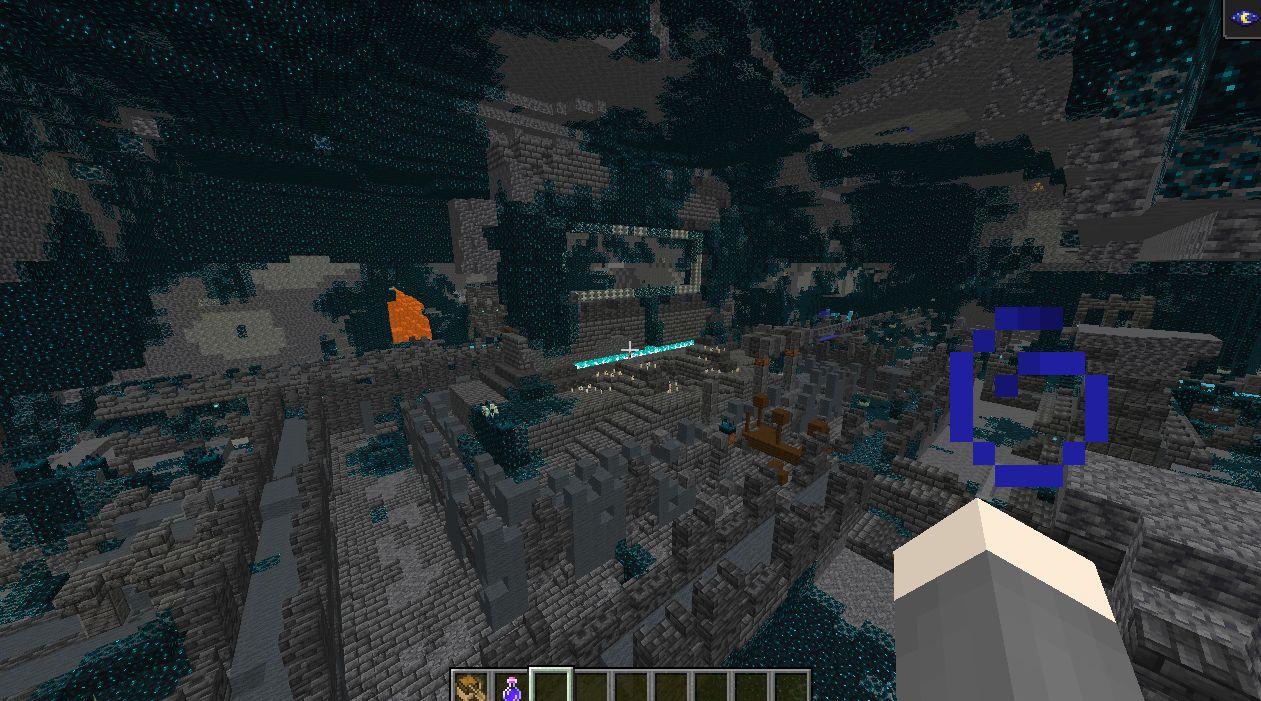1261x701 pixels.
Task: Click the highlighted empty hotbar slot
Action: click(x=551, y=687)
